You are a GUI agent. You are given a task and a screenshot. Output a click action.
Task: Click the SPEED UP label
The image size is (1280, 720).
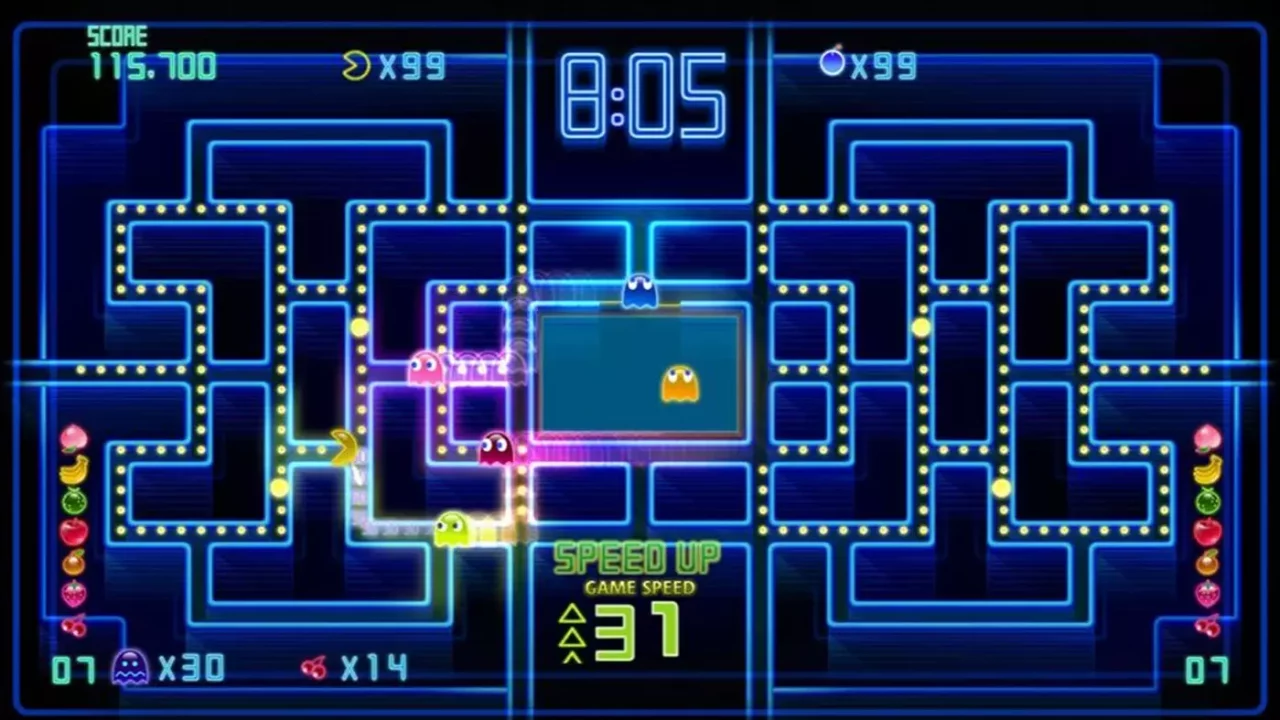[639, 559]
